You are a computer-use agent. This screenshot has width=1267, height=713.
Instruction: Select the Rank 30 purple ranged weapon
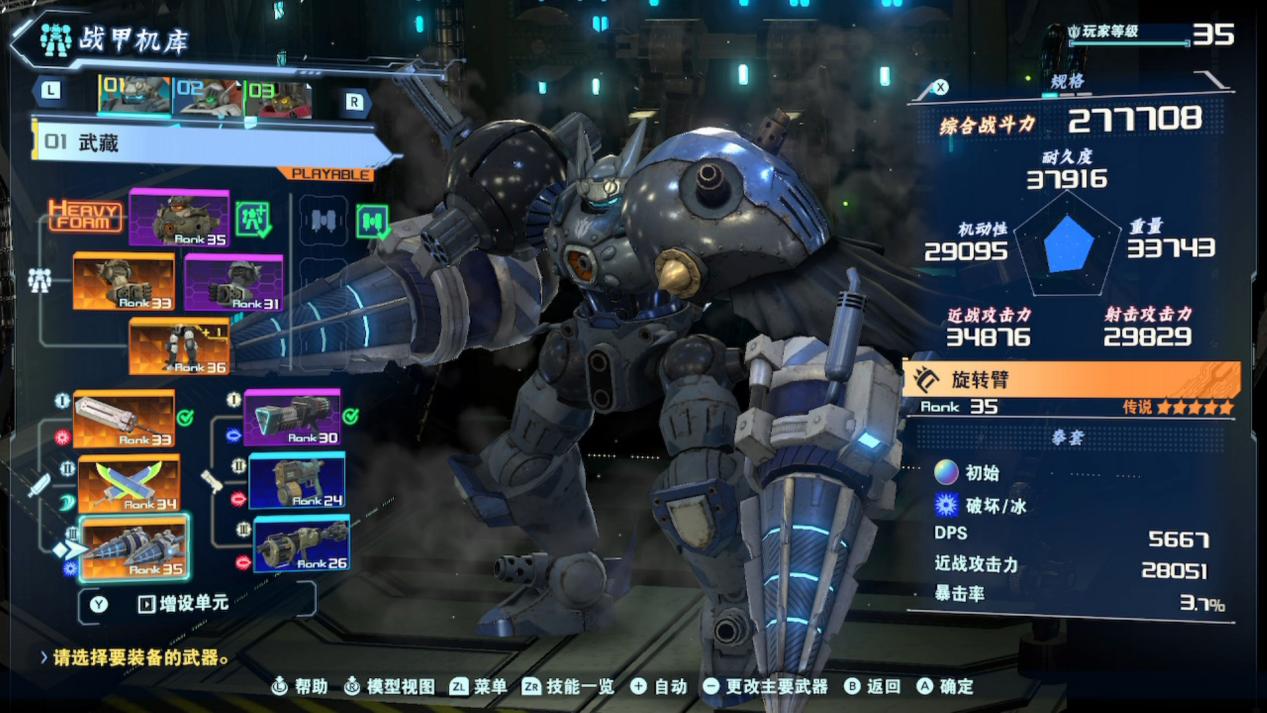pyautogui.click(x=292, y=417)
